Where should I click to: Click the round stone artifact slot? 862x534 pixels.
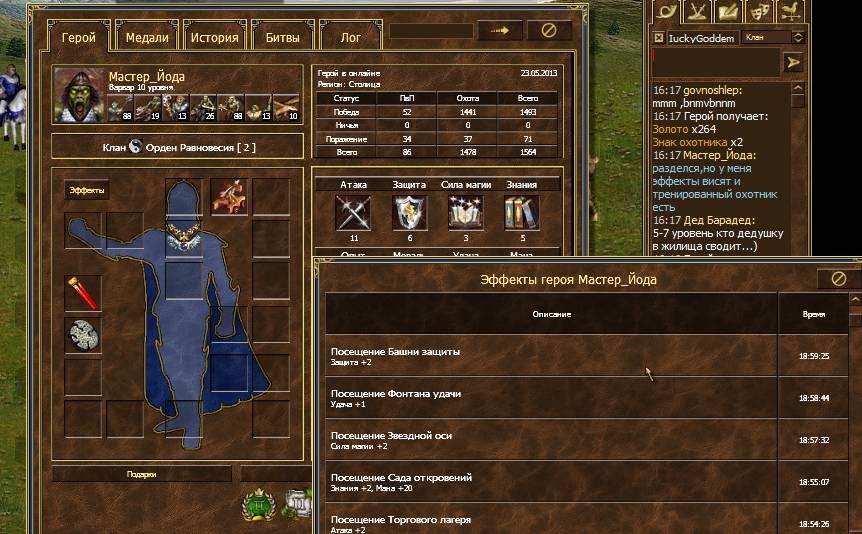point(83,335)
